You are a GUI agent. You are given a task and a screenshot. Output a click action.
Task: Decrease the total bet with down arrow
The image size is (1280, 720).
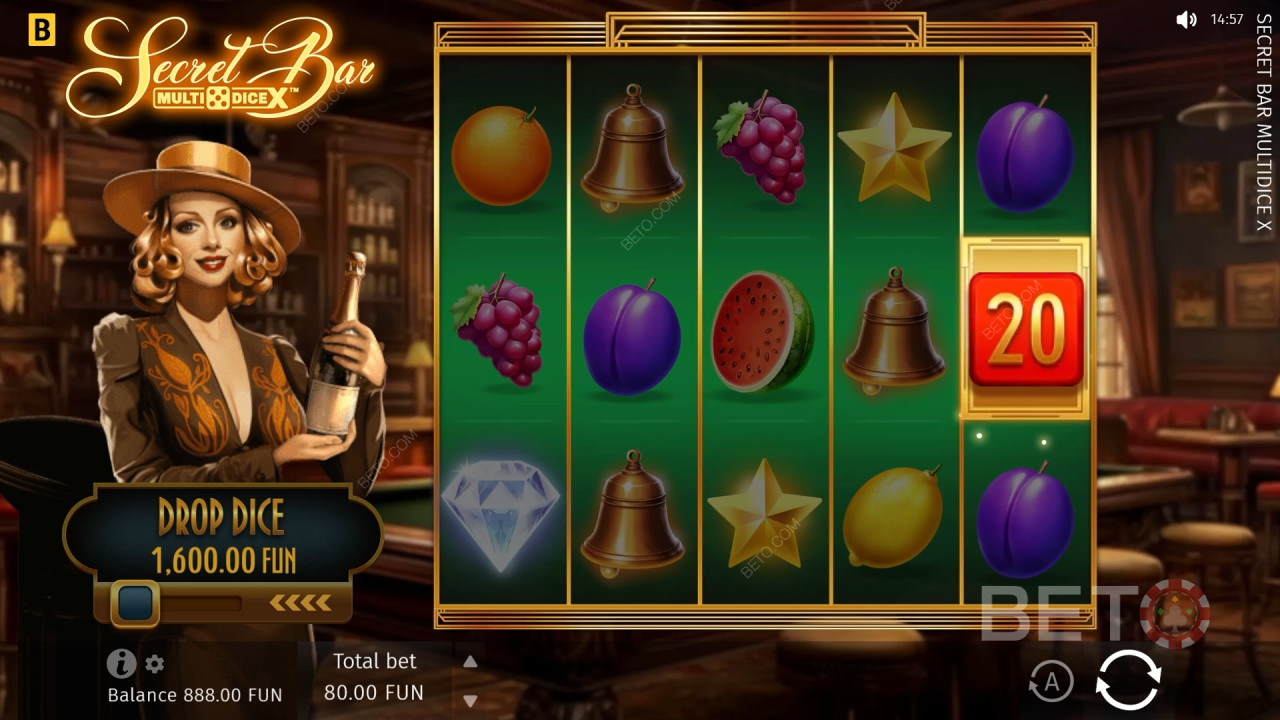[470, 700]
